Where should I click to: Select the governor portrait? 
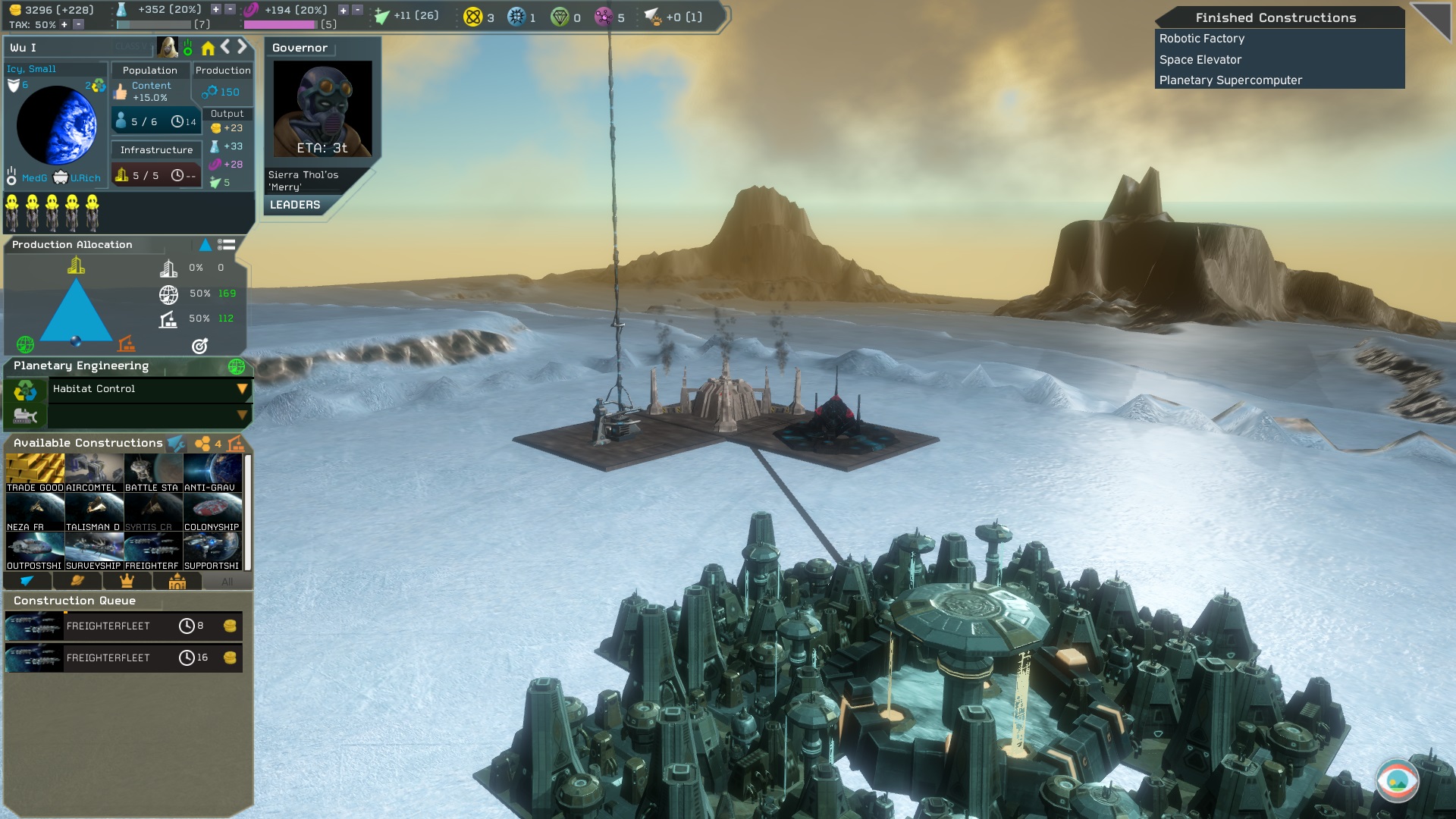tap(322, 108)
